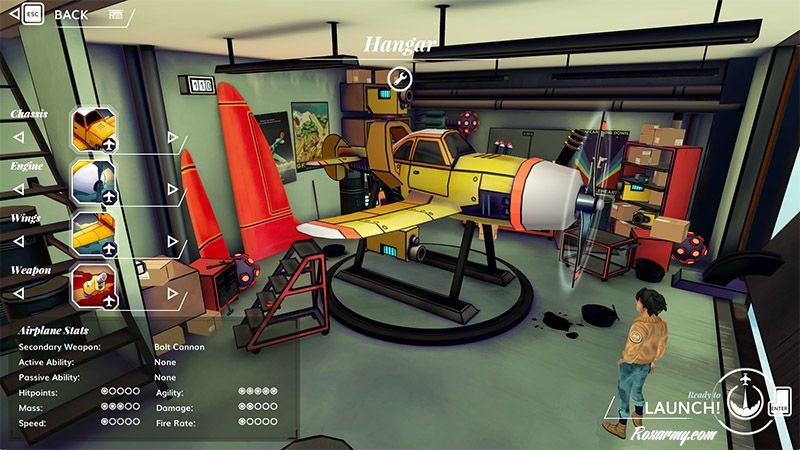Select the Weapon part thumbnail

pyautogui.click(x=94, y=285)
